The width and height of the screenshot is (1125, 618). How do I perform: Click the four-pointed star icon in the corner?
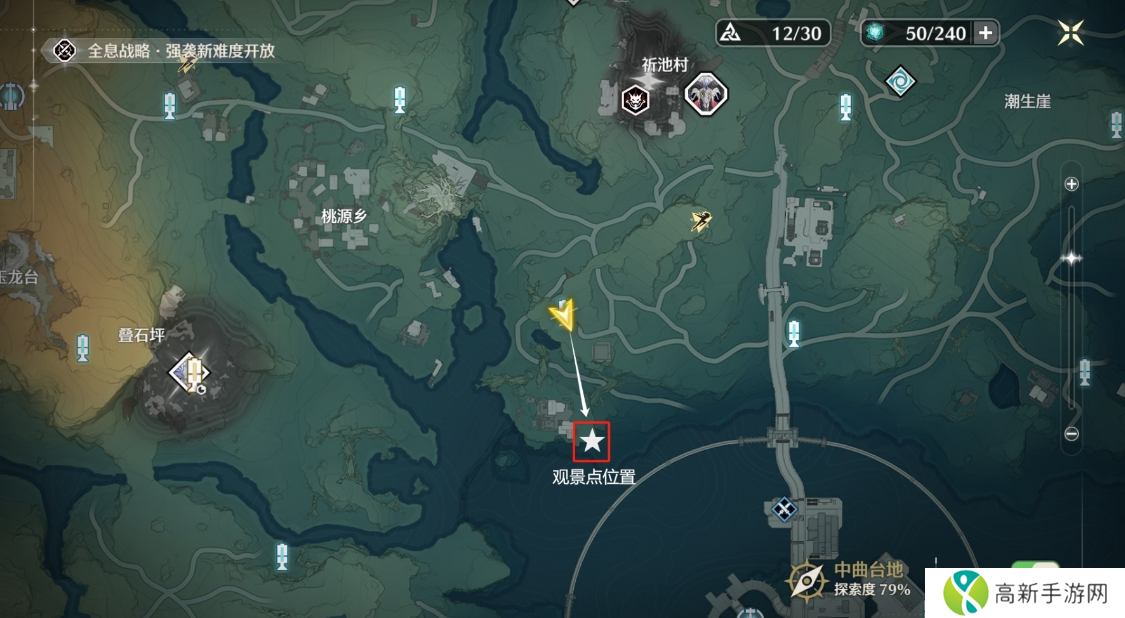(1071, 33)
